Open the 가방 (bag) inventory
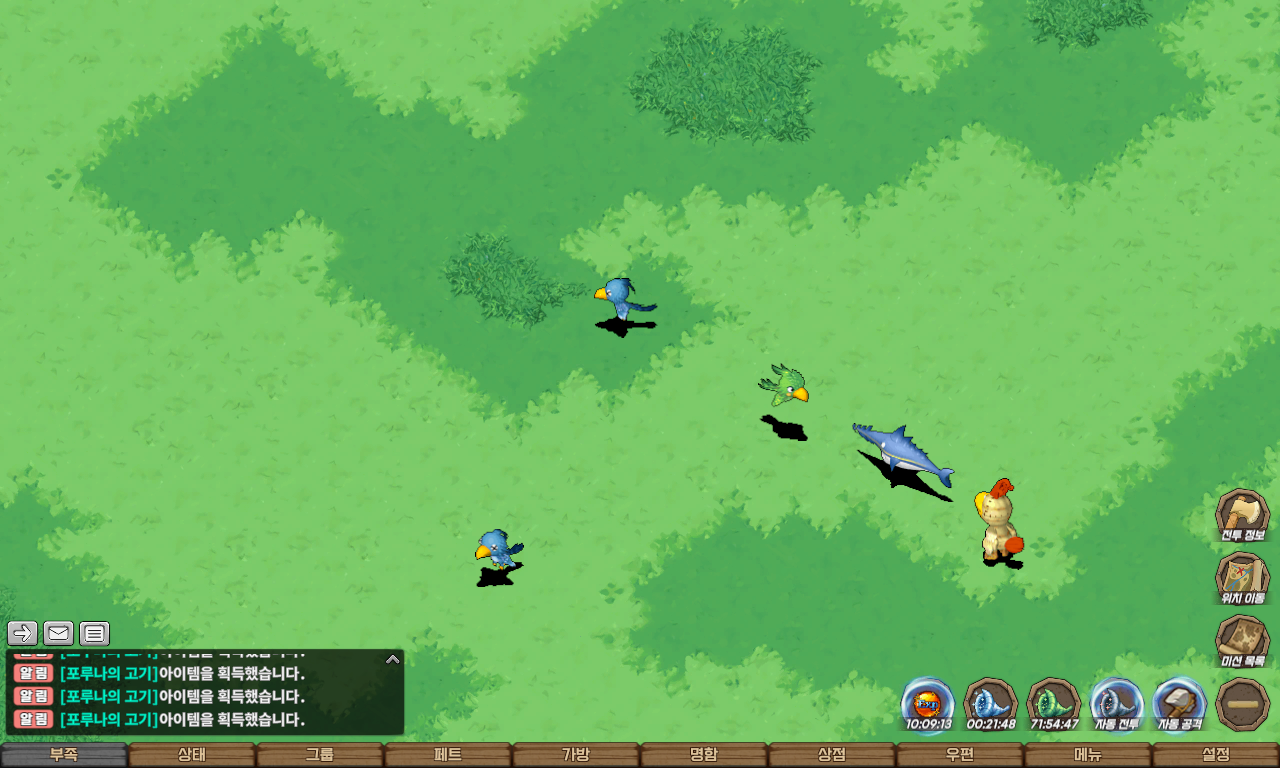 [x=576, y=755]
